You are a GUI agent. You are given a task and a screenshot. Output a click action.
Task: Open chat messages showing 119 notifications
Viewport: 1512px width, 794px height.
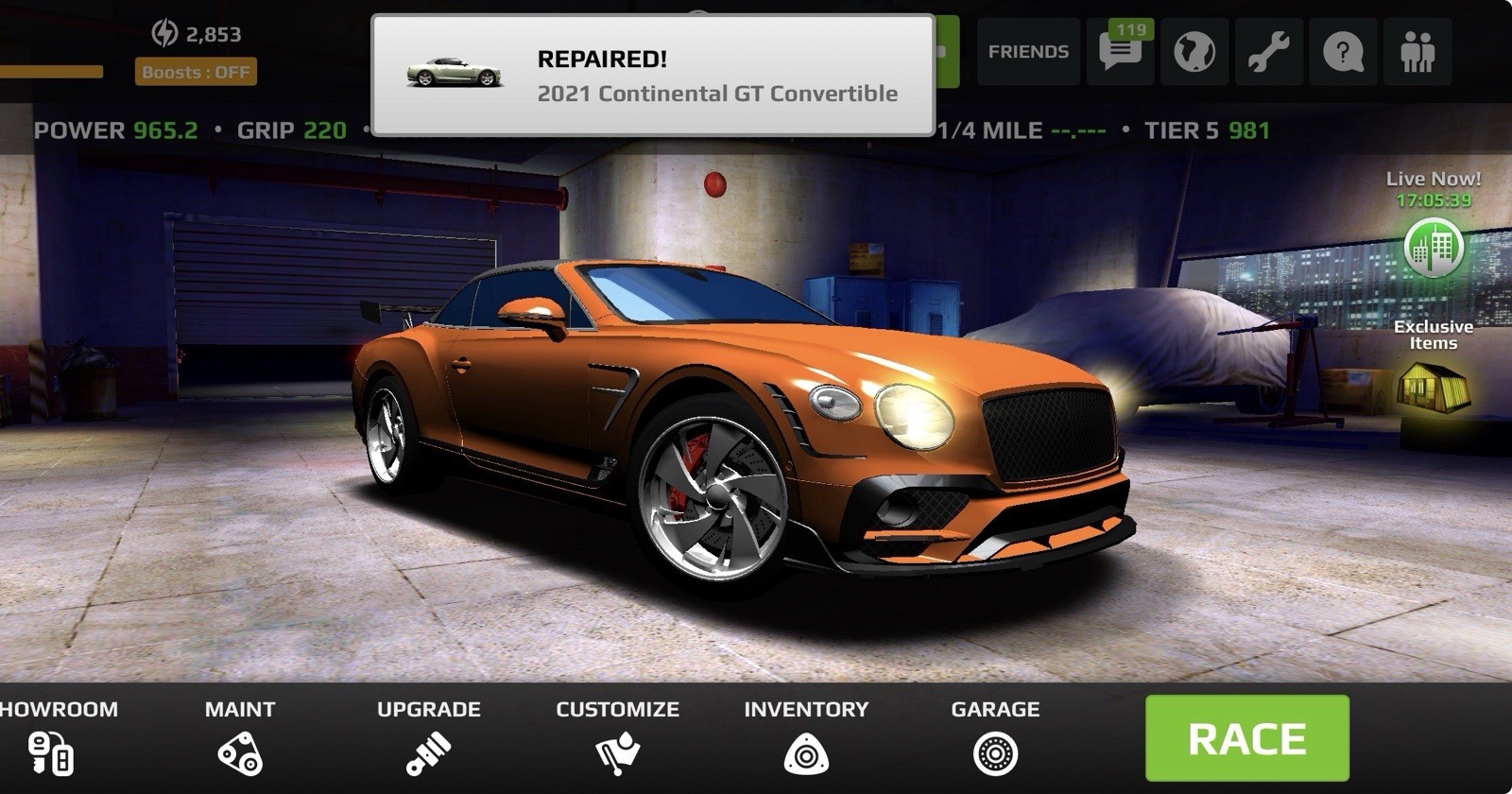pyautogui.click(x=1120, y=52)
